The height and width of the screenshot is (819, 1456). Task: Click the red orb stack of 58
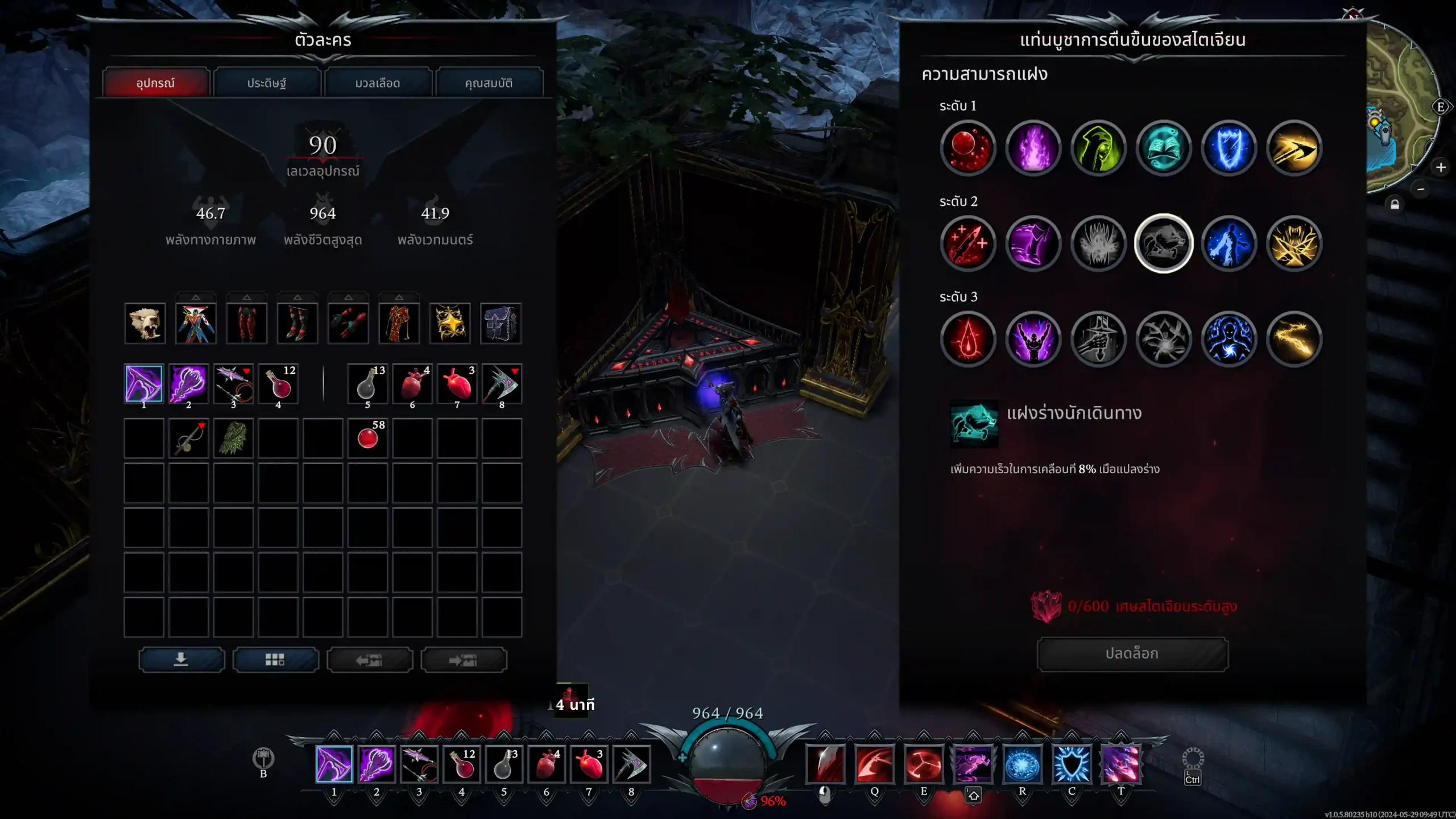click(x=367, y=439)
